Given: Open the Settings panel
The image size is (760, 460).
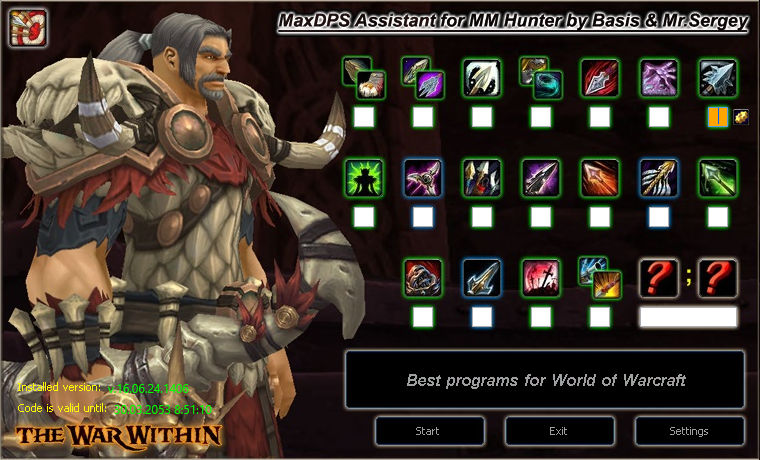Looking at the screenshot, I should (x=688, y=431).
